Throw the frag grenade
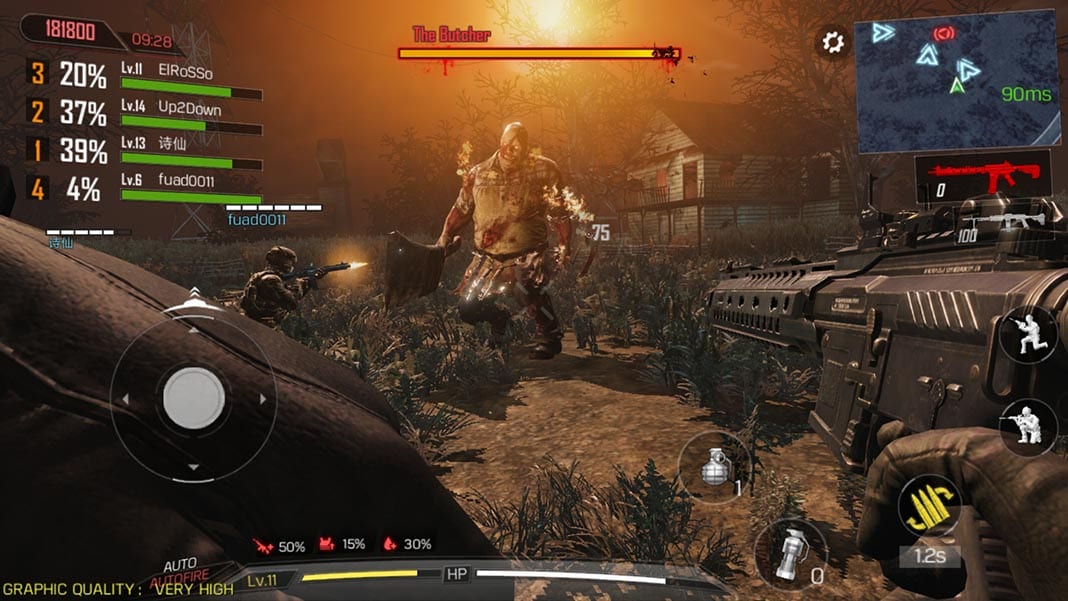 click(x=716, y=467)
